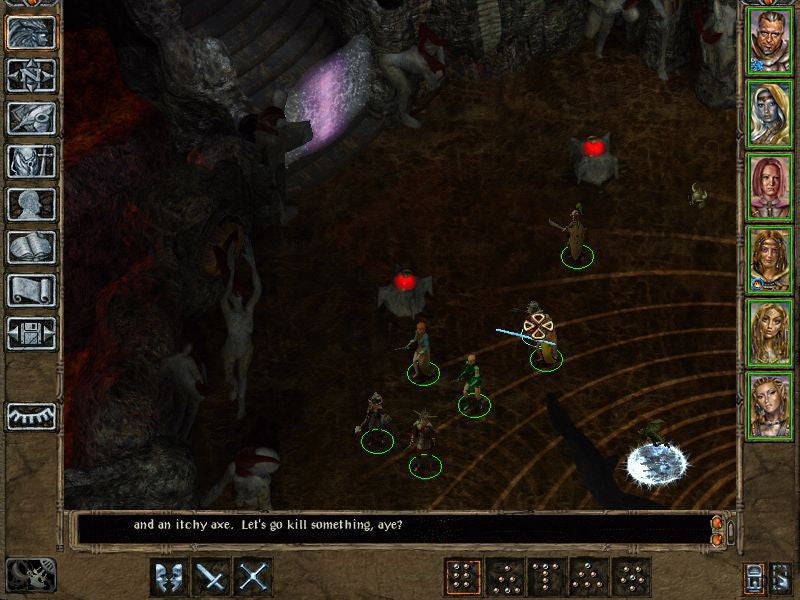Return to game with the top sidebar button
800x600 pixels.
coord(31,33)
